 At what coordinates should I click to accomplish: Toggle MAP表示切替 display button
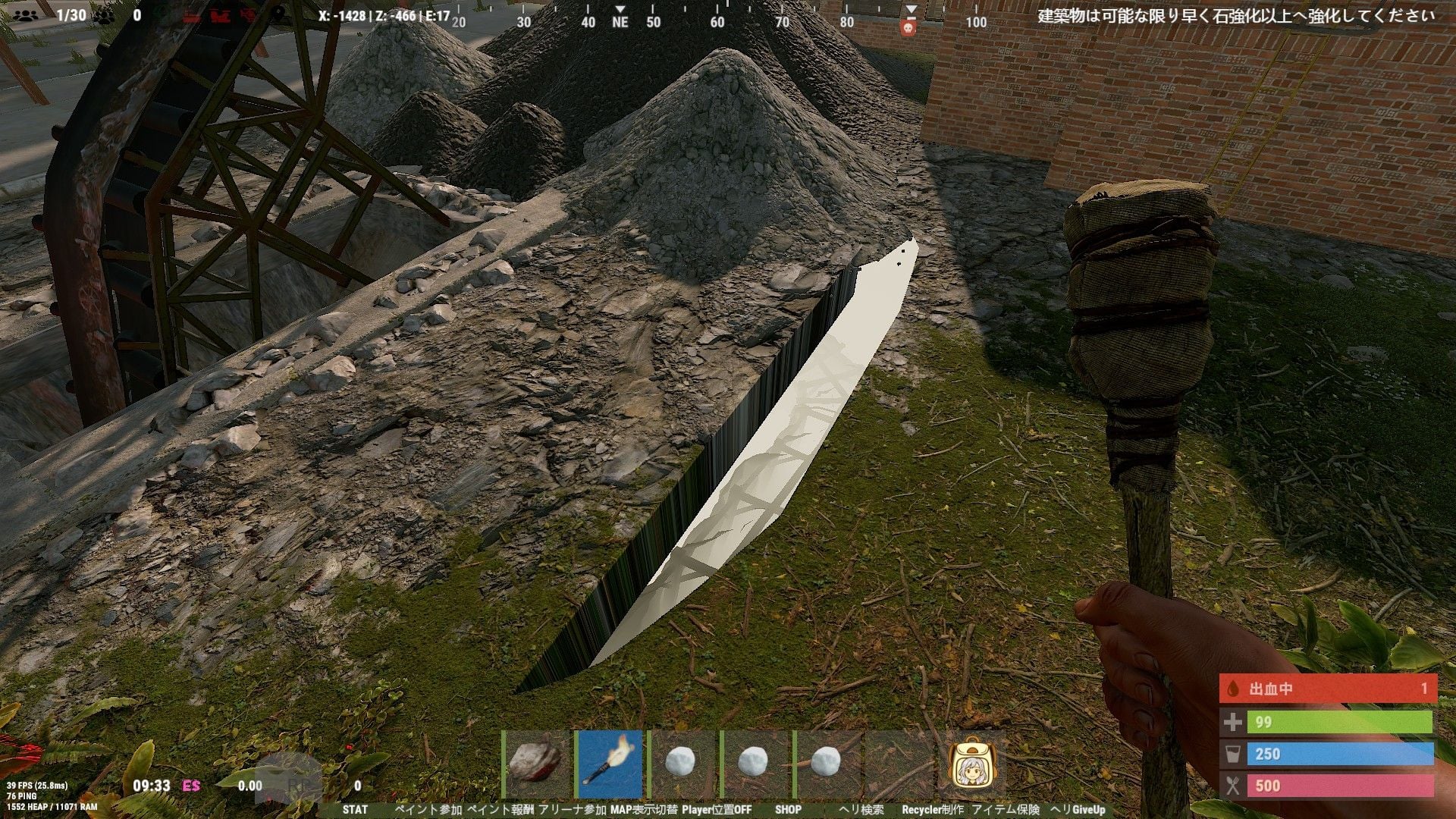[x=644, y=810]
